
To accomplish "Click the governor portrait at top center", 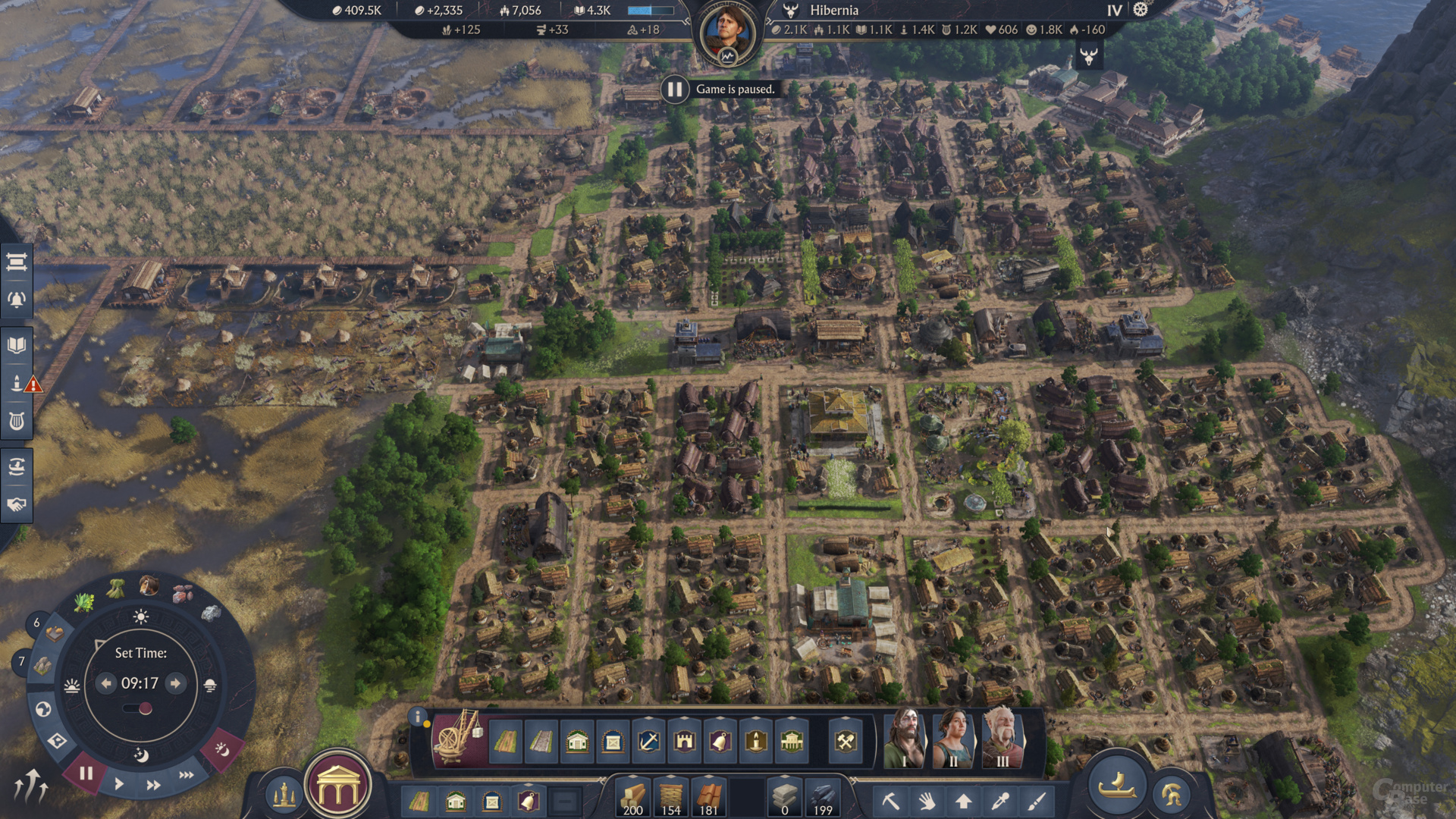I will coord(727,33).
